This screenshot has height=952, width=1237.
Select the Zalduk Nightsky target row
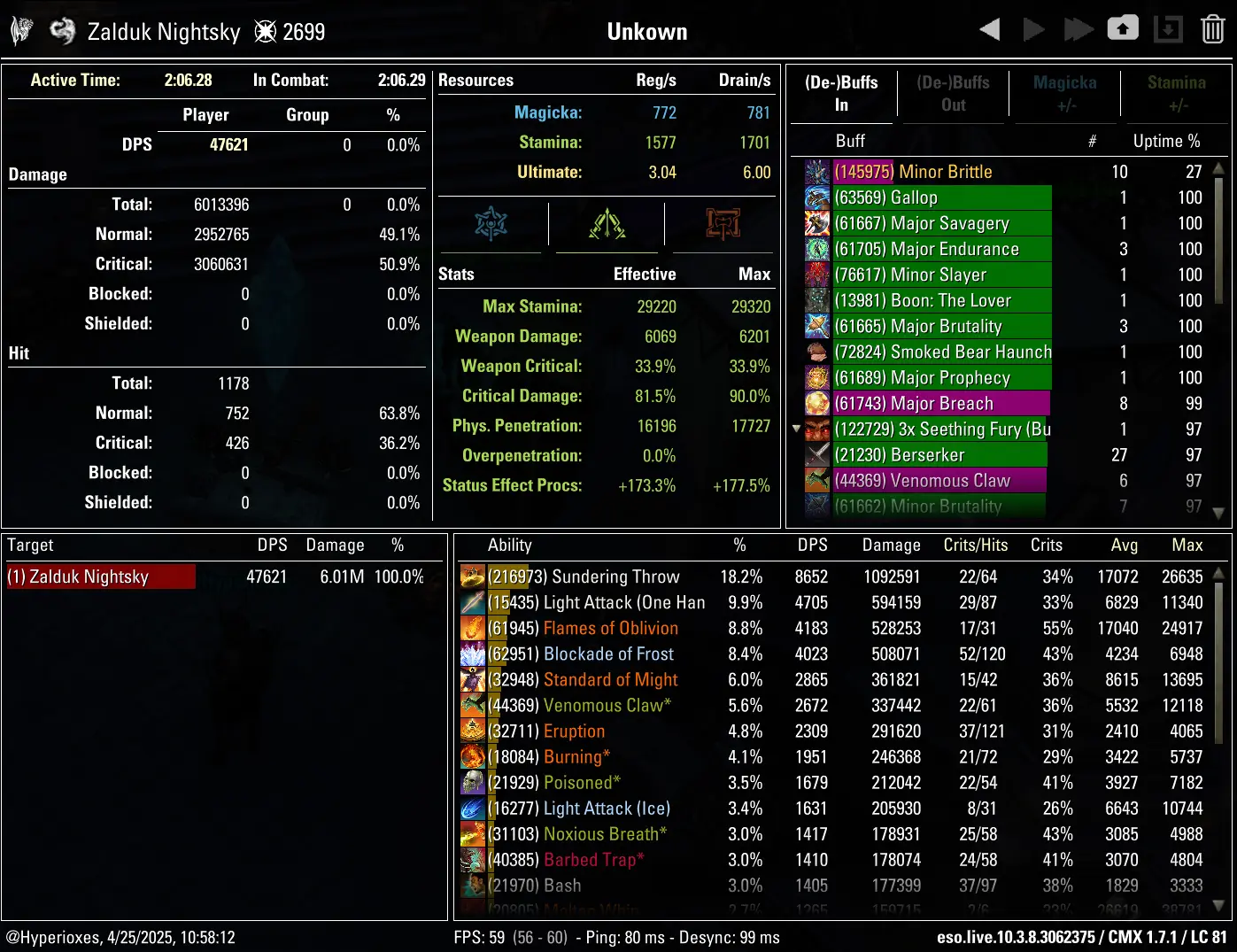(100, 577)
